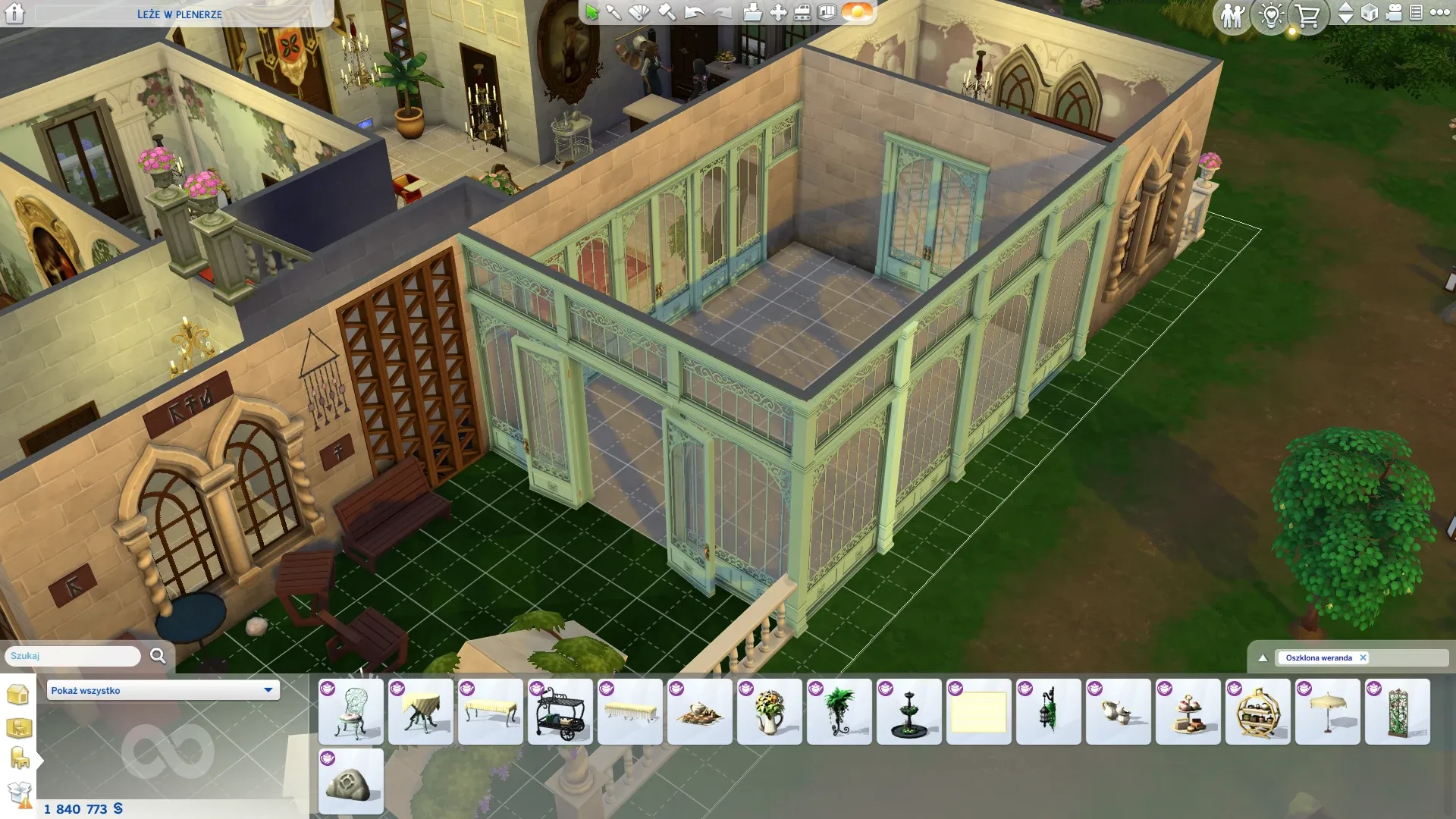The width and height of the screenshot is (1456, 819).
Task: Choose the mint garden chair thumbnail
Action: (351, 711)
